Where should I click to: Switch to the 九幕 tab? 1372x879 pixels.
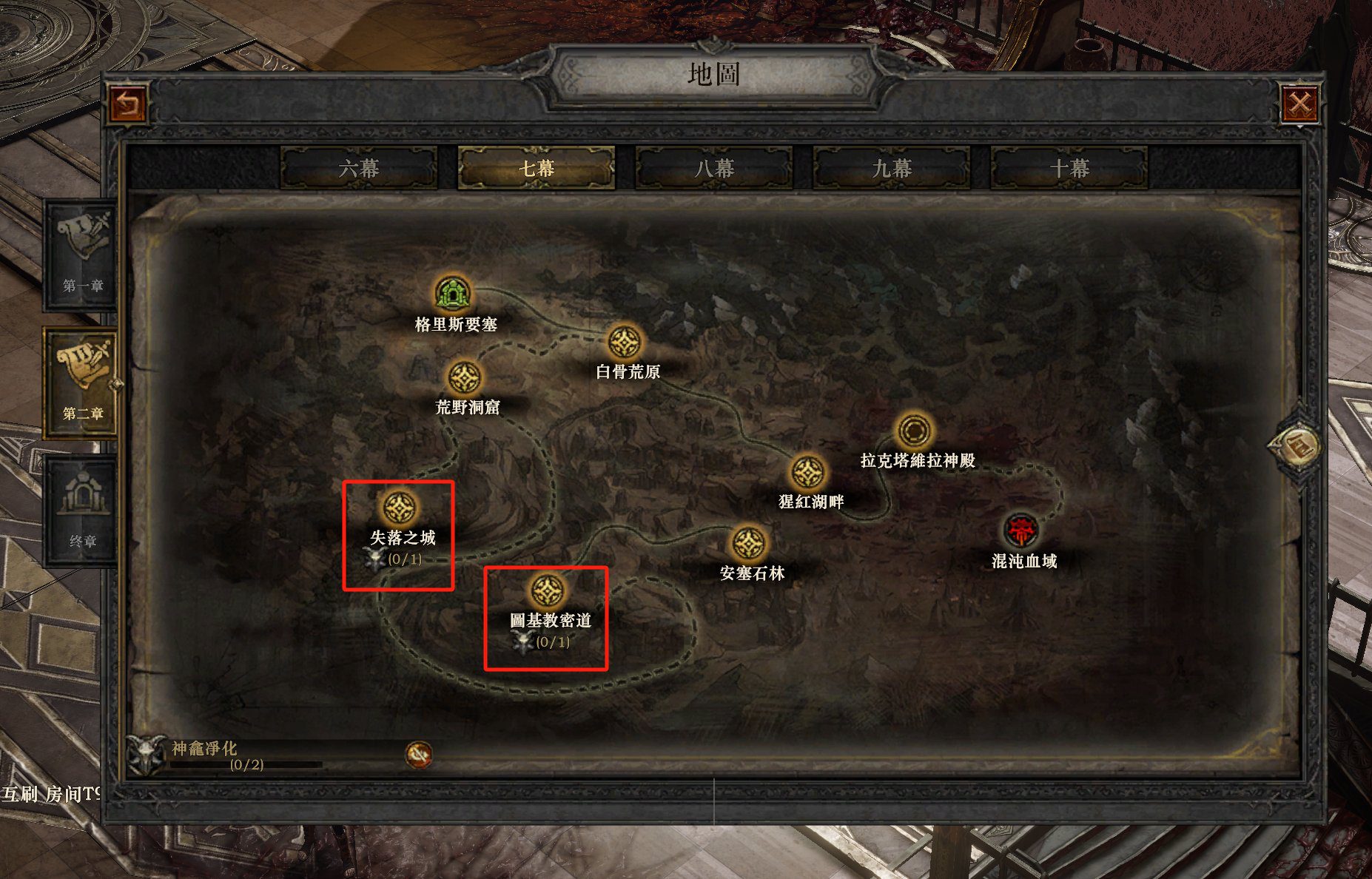coord(892,169)
